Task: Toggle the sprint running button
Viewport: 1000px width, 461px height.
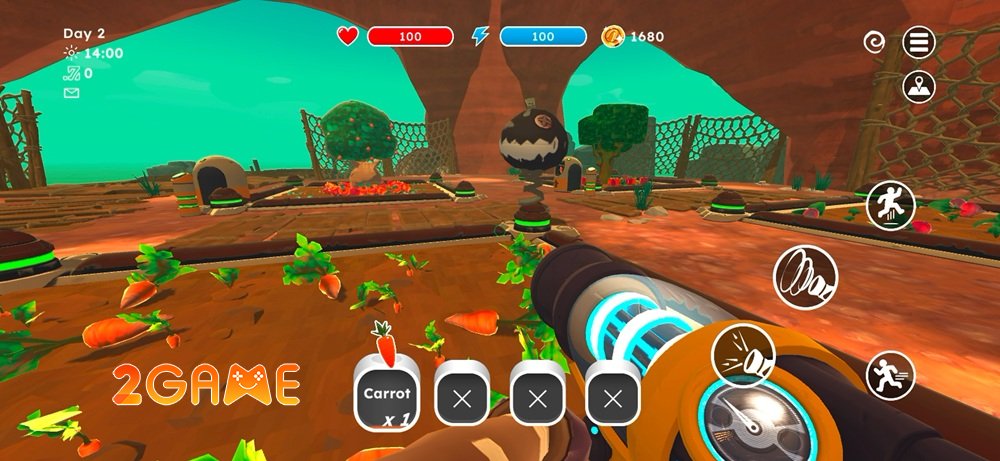Action: (890, 375)
